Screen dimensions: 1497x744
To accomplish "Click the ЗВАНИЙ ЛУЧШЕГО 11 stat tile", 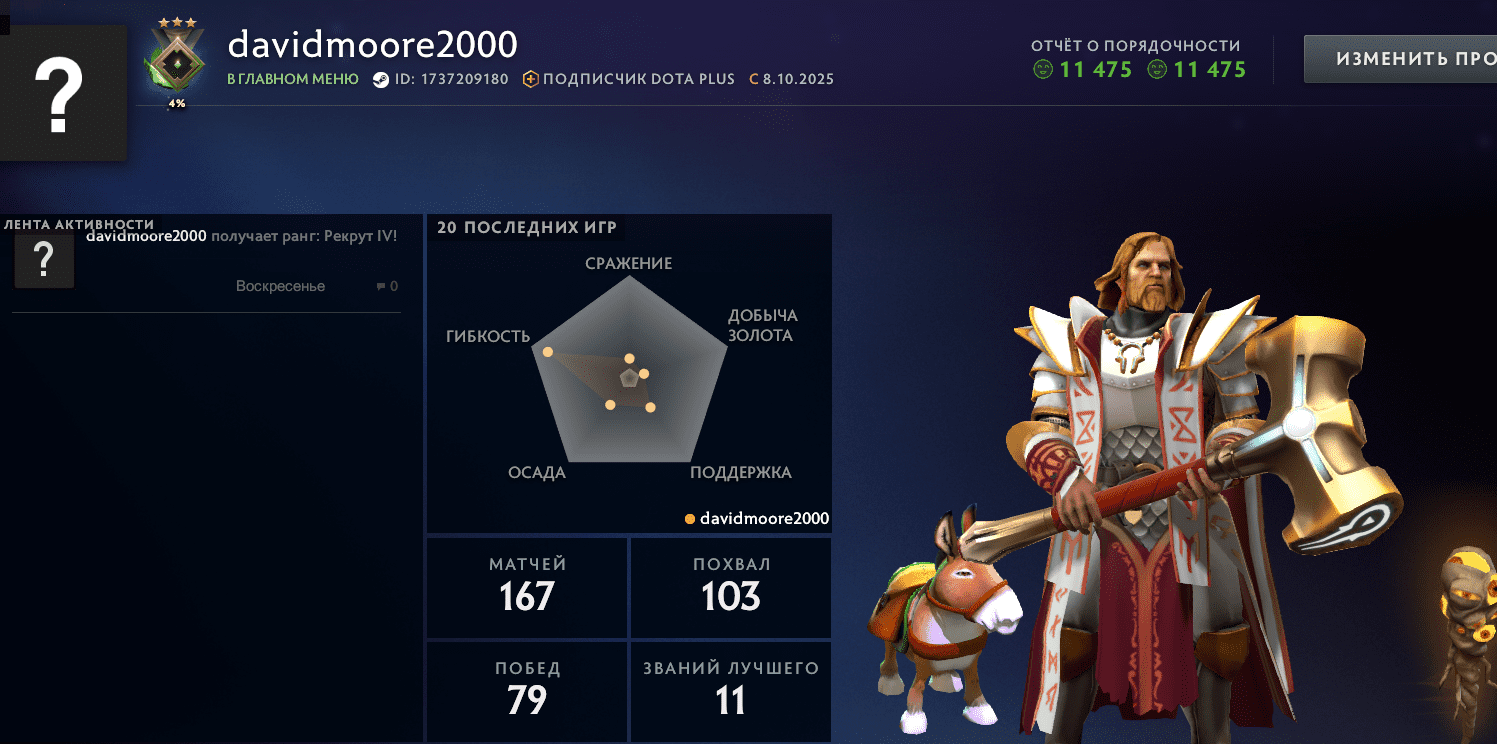I will (730, 691).
